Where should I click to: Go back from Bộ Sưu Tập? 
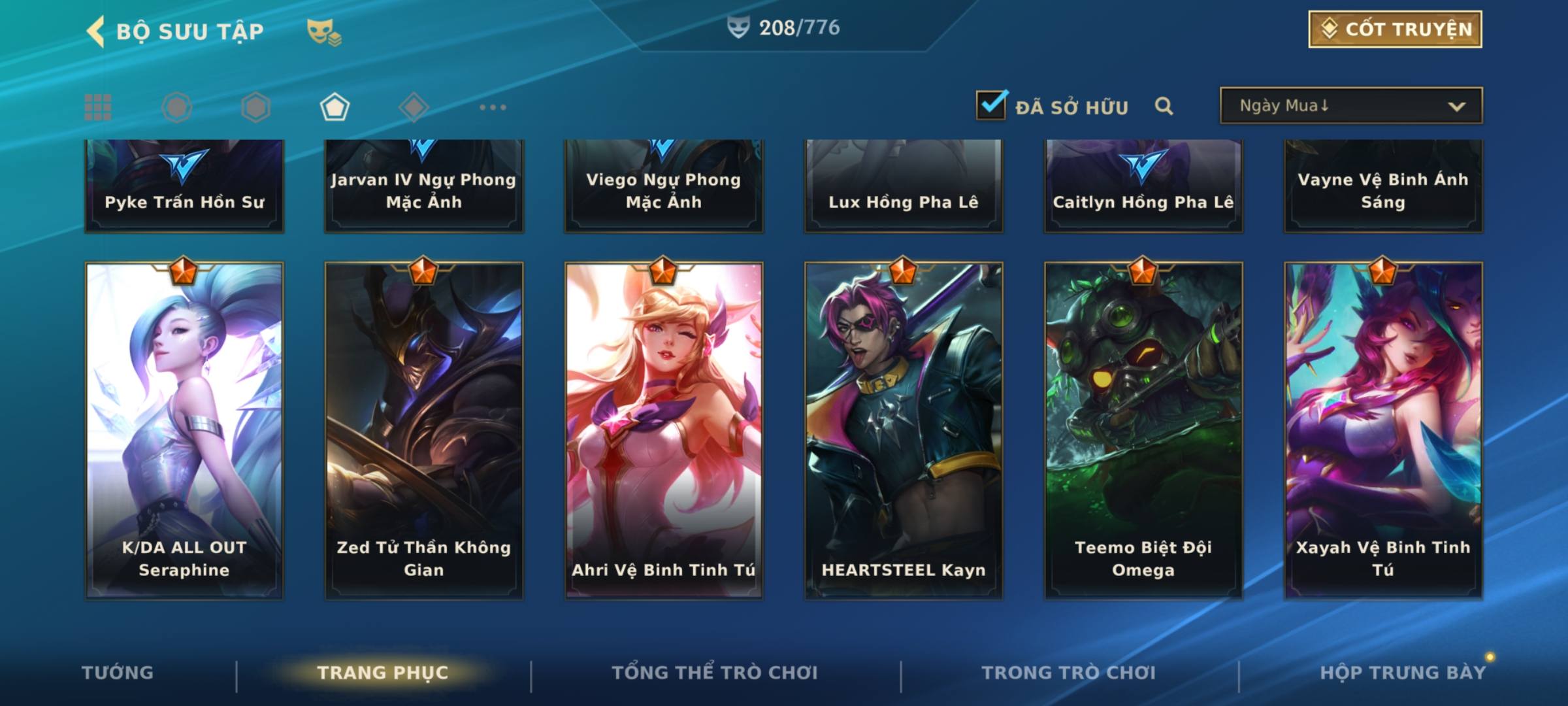[x=96, y=31]
